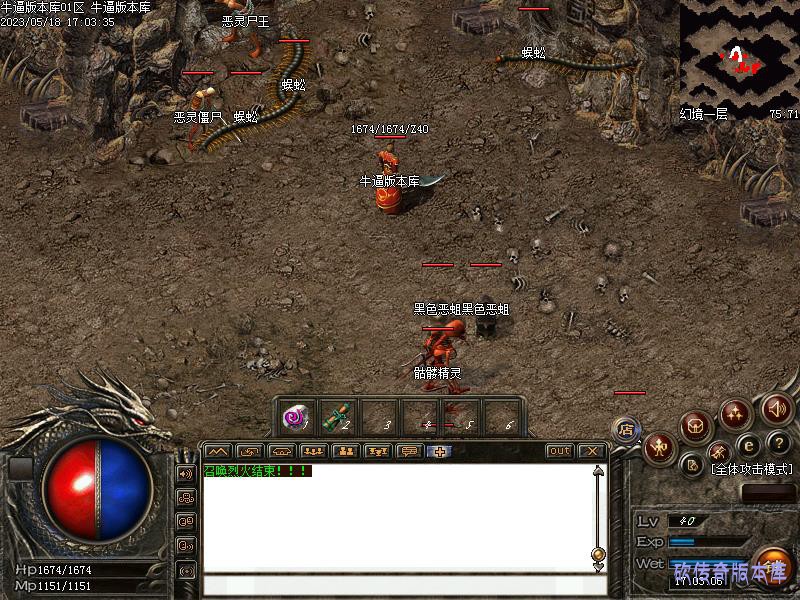The width and height of the screenshot is (800, 600).
Task: Open the character status round button
Action: [660, 447]
